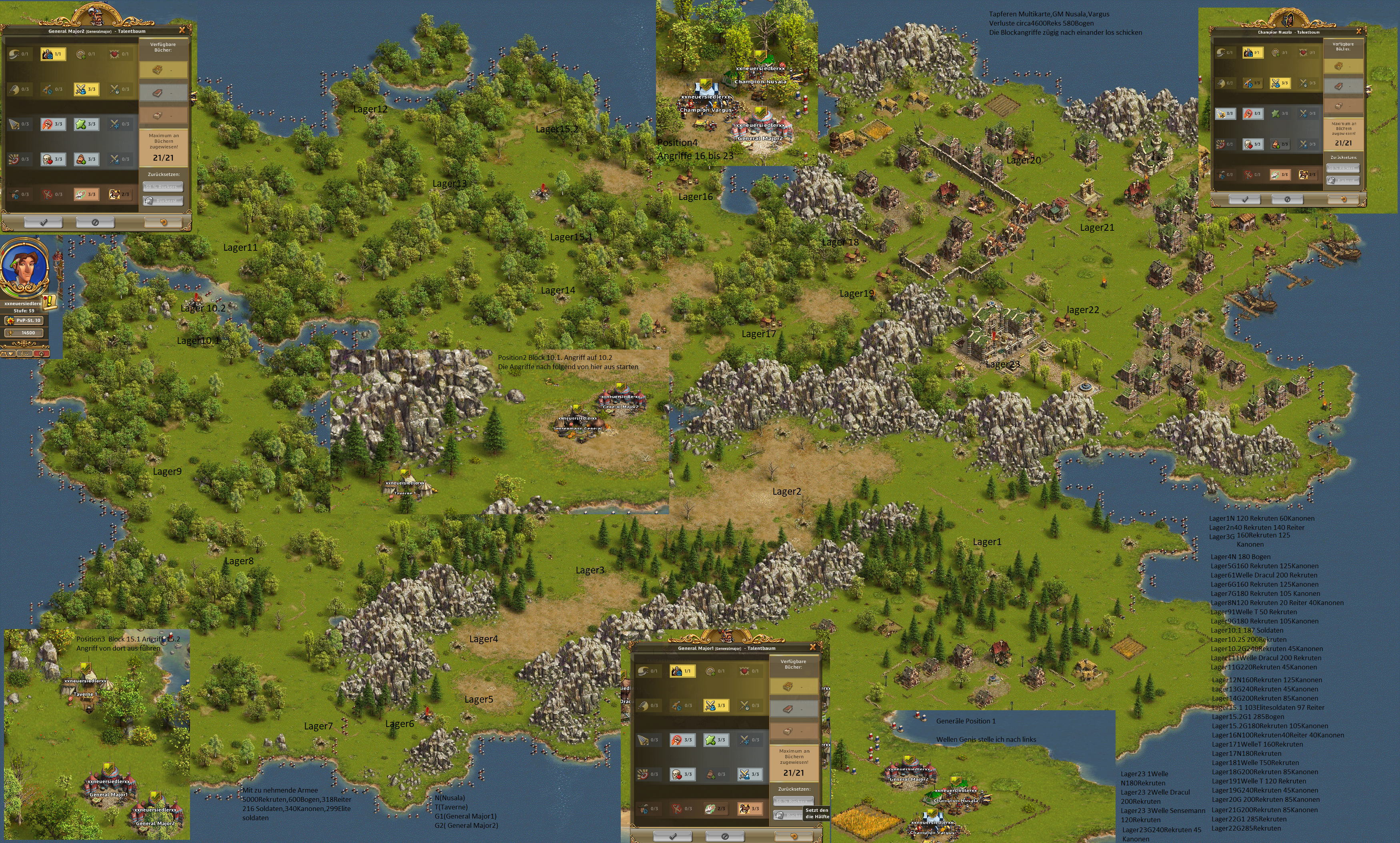Choose the healing hand talent in General Major1 tree
This screenshot has width=1400, height=843.
[715, 808]
